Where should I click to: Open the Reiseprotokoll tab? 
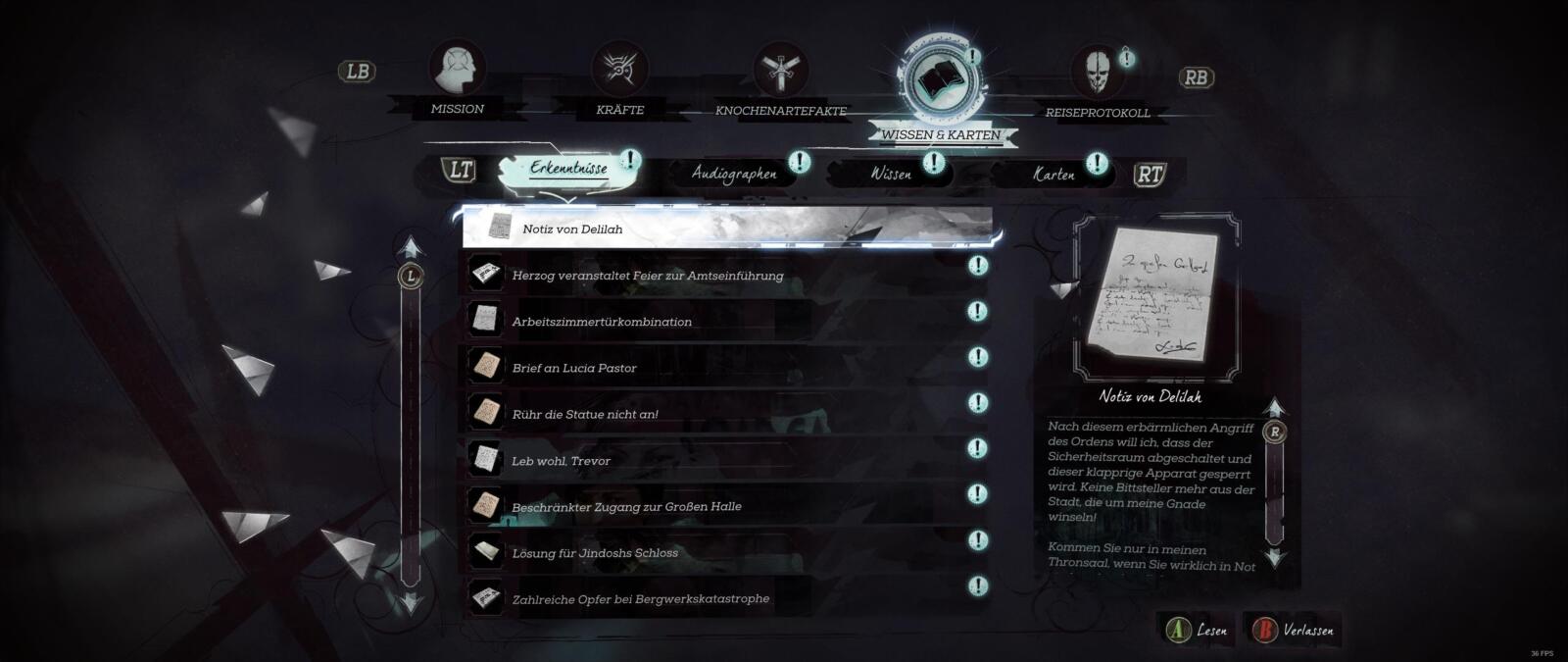pos(1098,80)
